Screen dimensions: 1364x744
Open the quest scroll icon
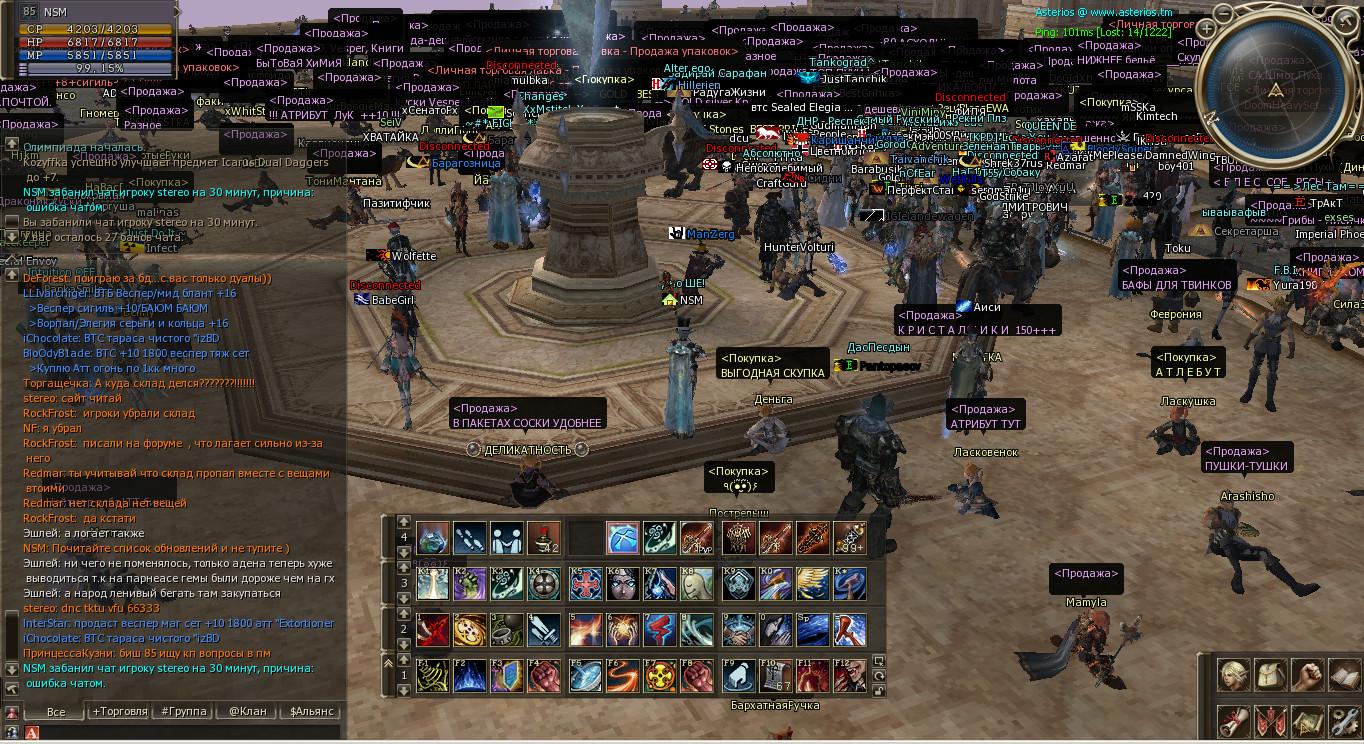tap(1235, 720)
